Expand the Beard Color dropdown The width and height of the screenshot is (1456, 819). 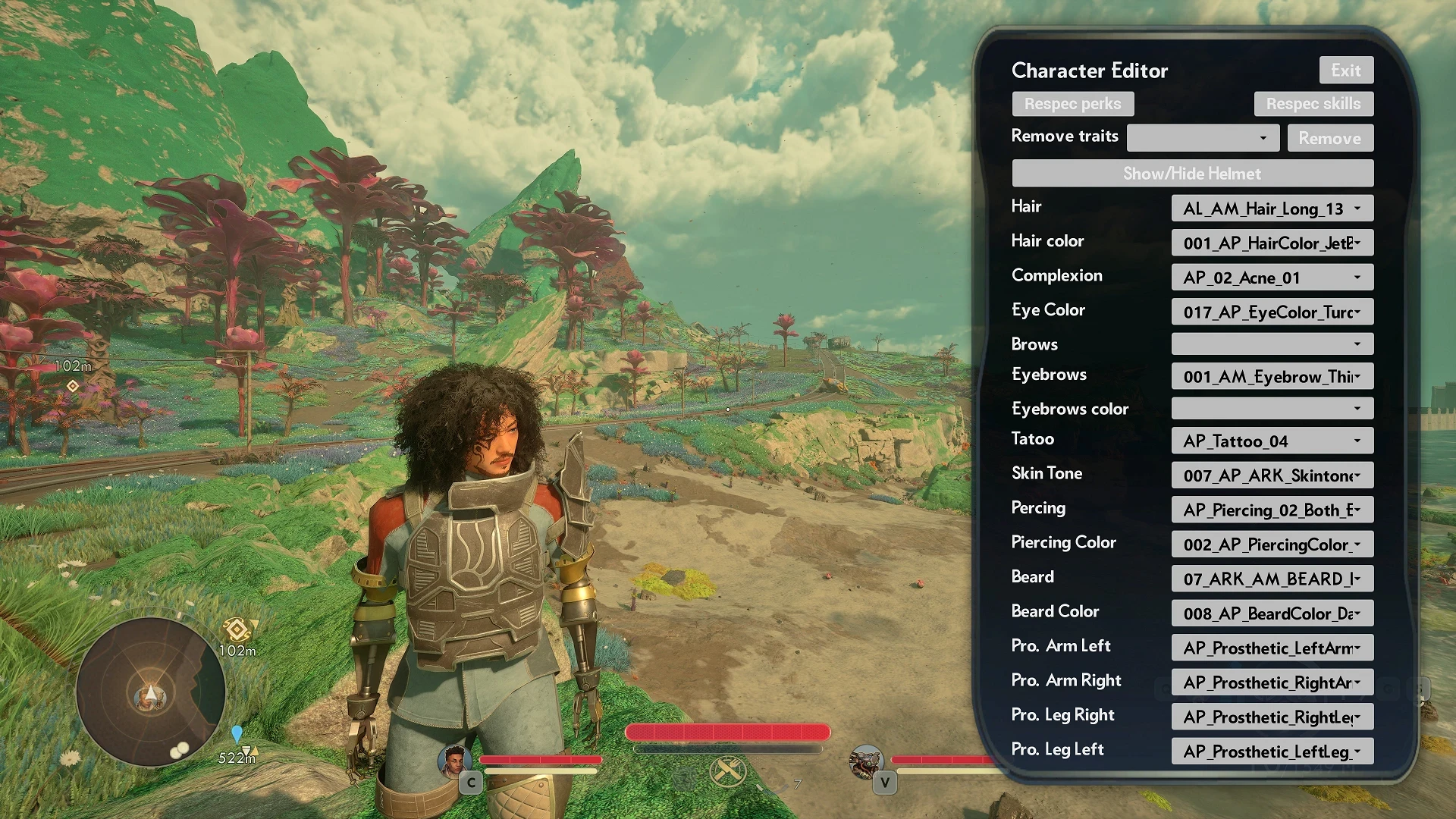(x=1272, y=613)
